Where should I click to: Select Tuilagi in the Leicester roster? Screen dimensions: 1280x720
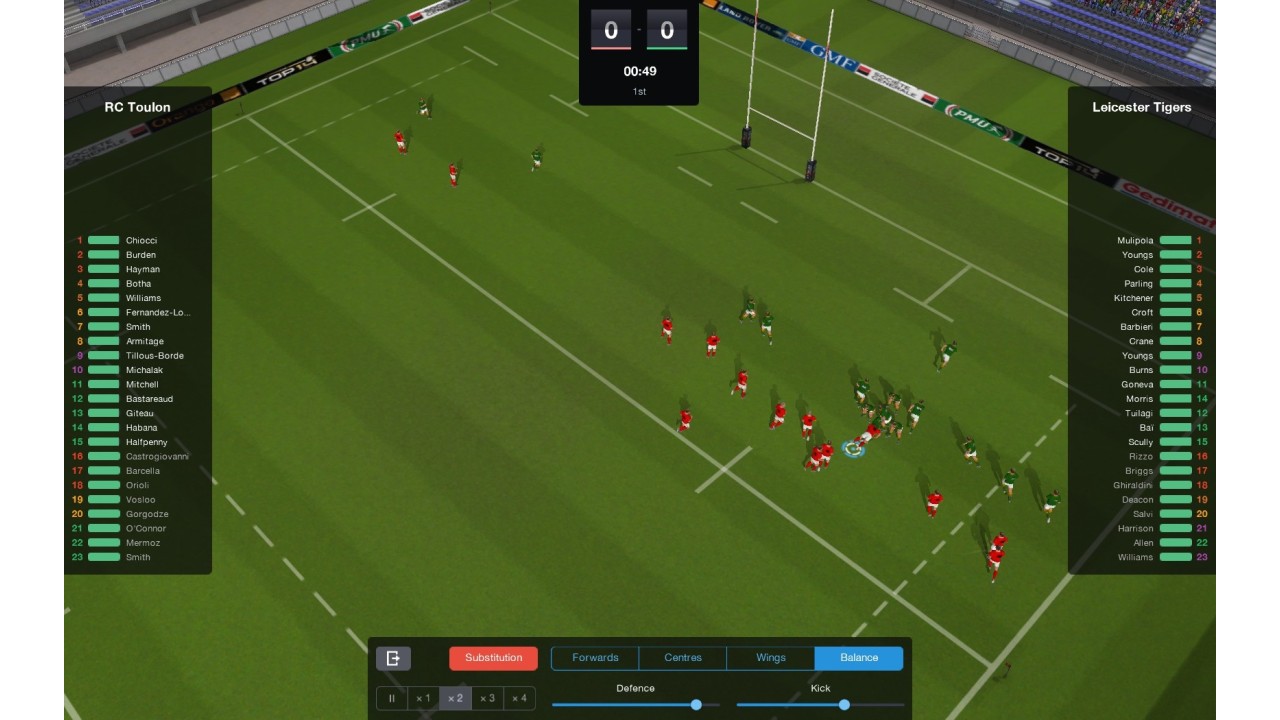coord(1139,413)
